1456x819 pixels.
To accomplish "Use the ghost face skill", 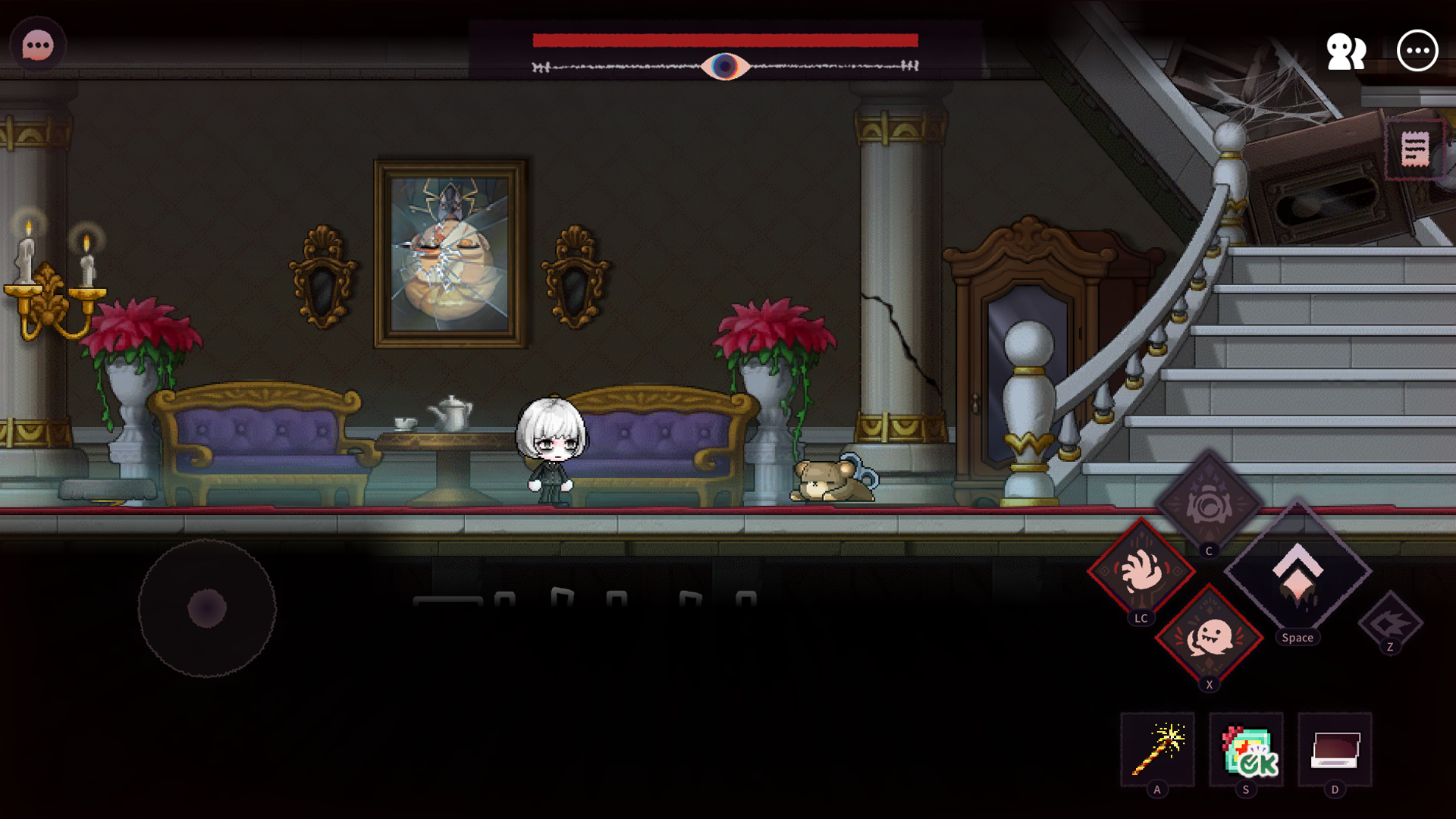I will pos(1210,638).
